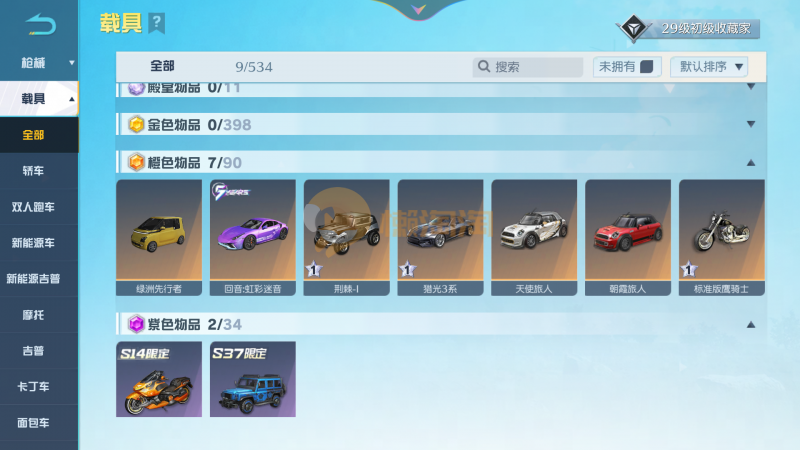Switch to the 双人跑车 tab

pyautogui.click(x=34, y=207)
